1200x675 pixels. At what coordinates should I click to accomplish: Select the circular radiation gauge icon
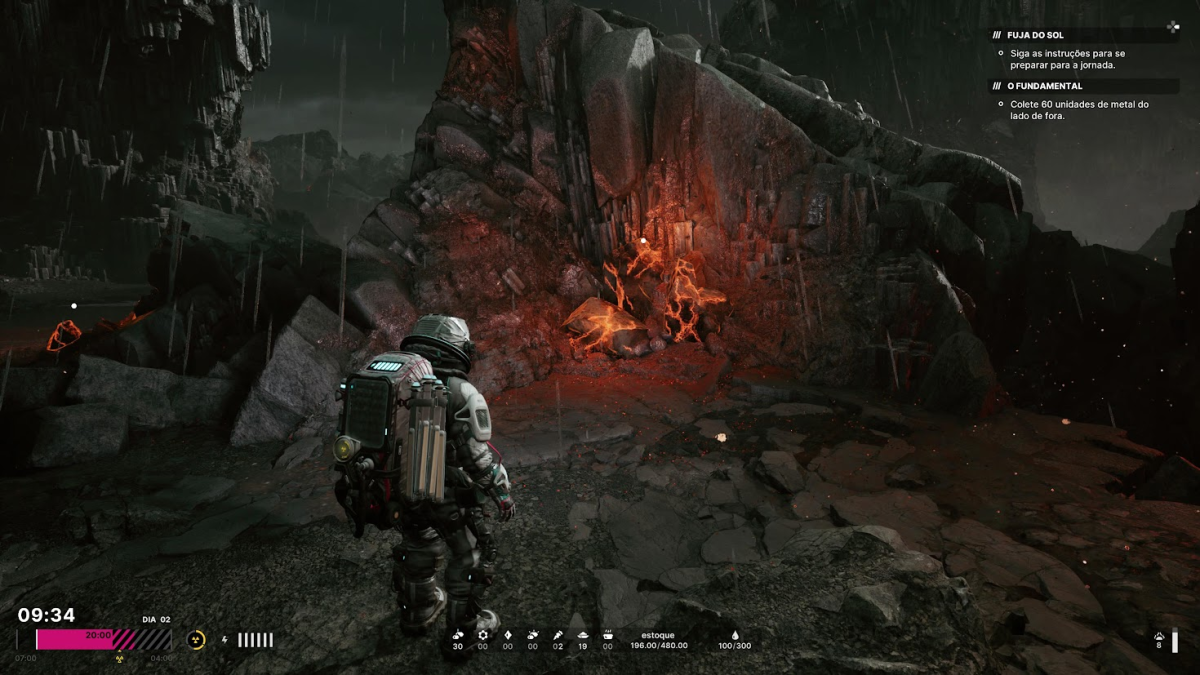(x=198, y=640)
